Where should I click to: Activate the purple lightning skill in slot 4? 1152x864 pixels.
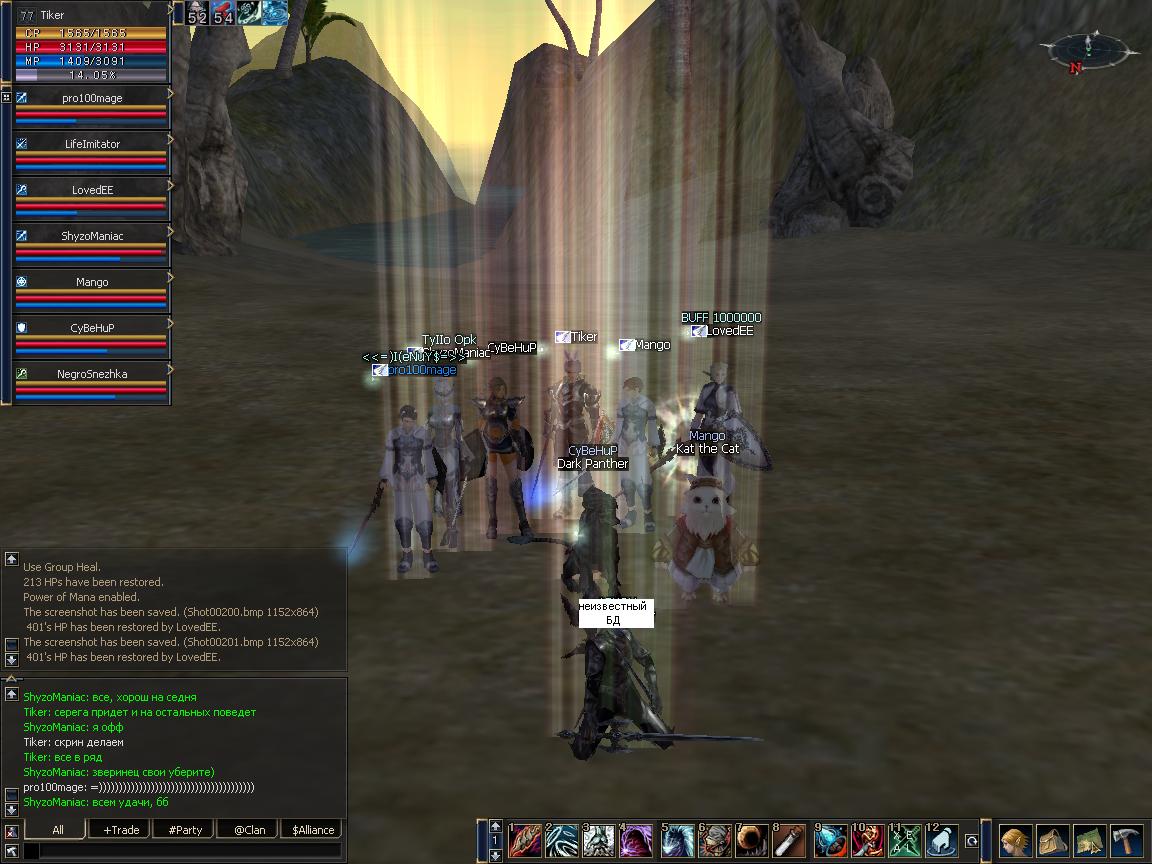coord(637,840)
